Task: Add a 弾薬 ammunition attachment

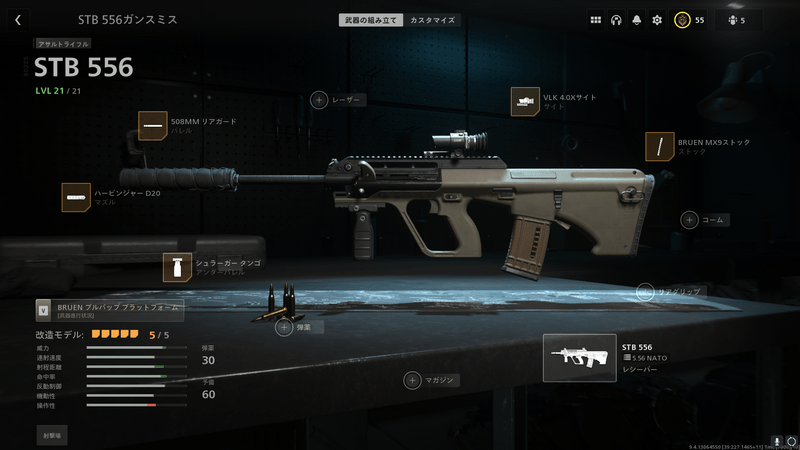Action: click(284, 327)
